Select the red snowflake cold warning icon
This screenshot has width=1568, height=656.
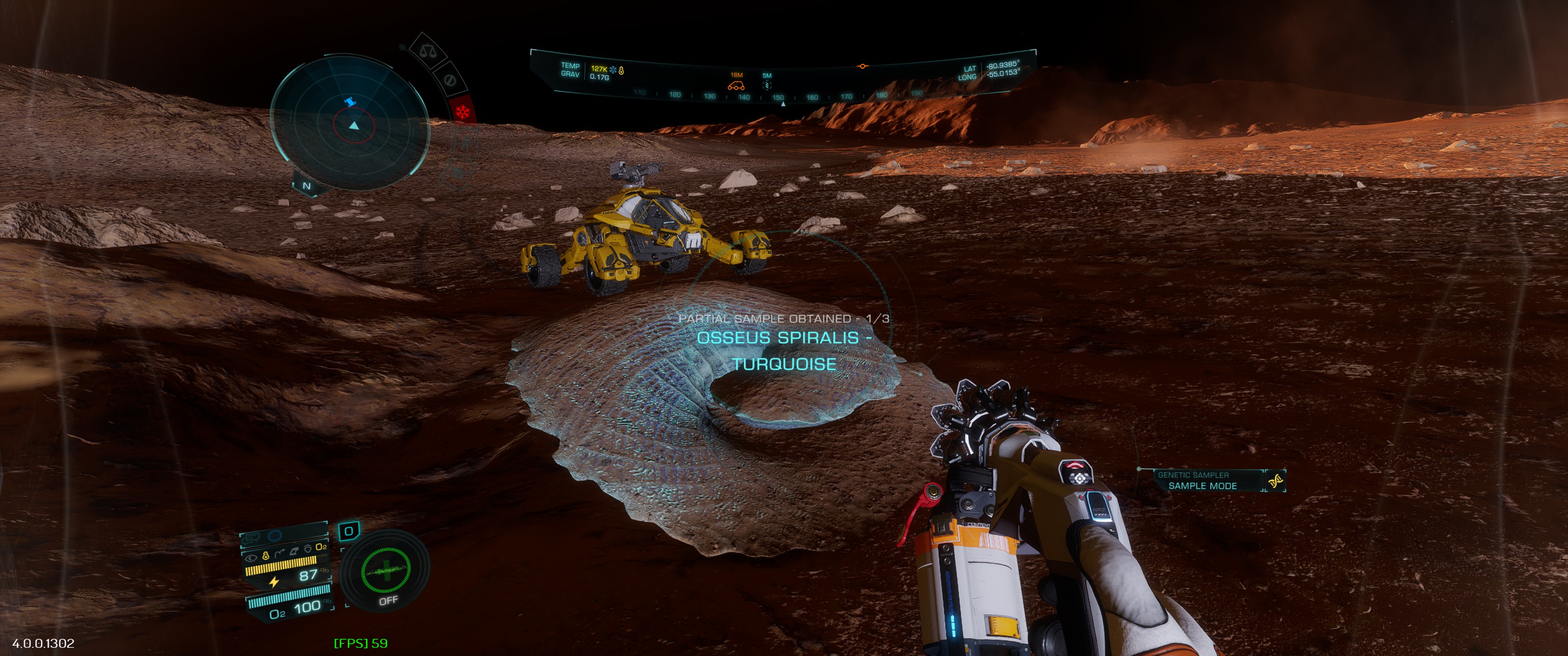[x=463, y=112]
